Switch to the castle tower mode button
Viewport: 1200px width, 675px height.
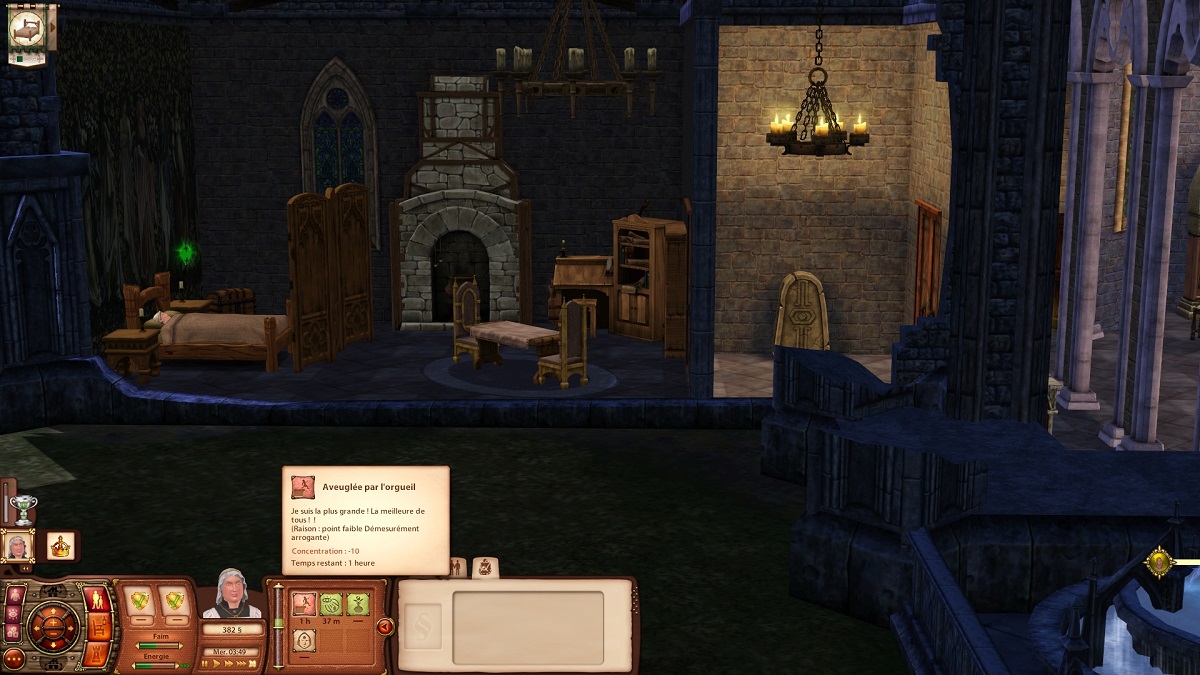[x=97, y=653]
